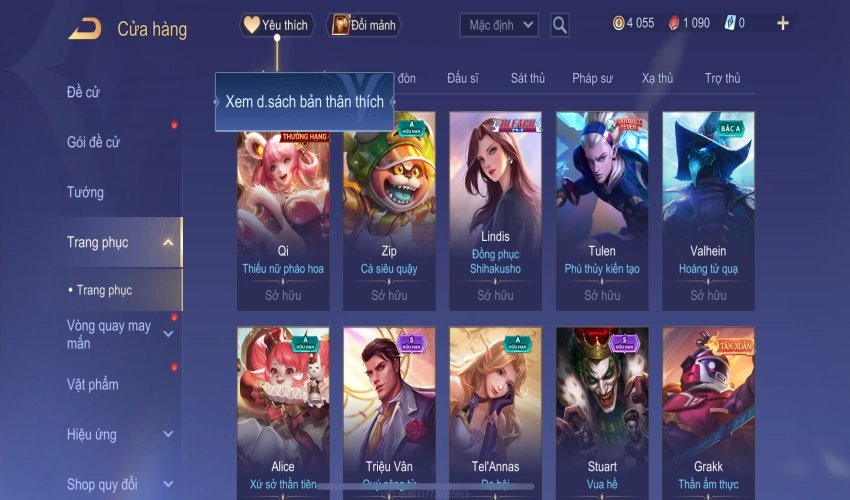Open the Đổi mảnh fragment exchange

(x=364, y=25)
